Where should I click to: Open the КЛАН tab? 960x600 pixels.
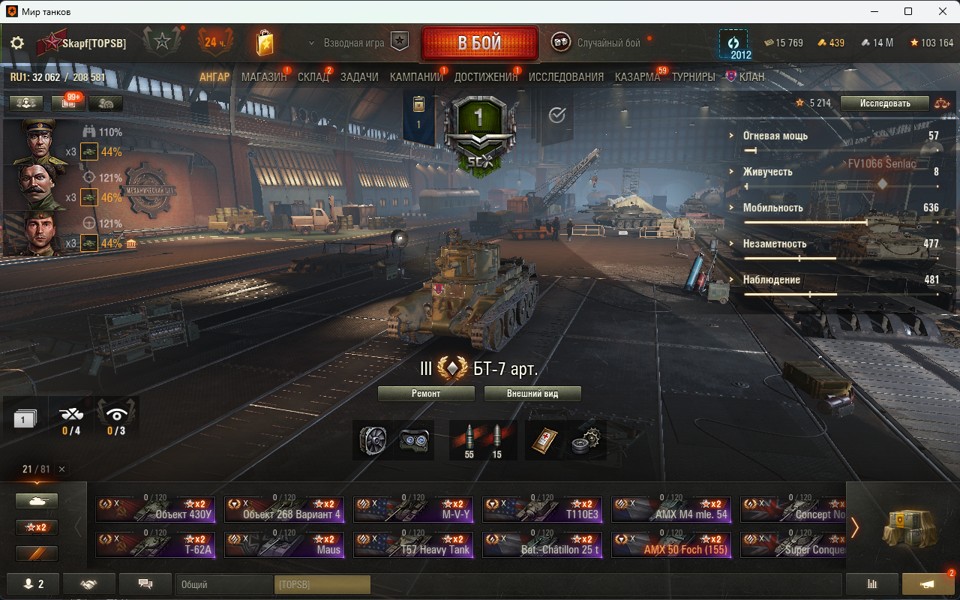(x=751, y=77)
